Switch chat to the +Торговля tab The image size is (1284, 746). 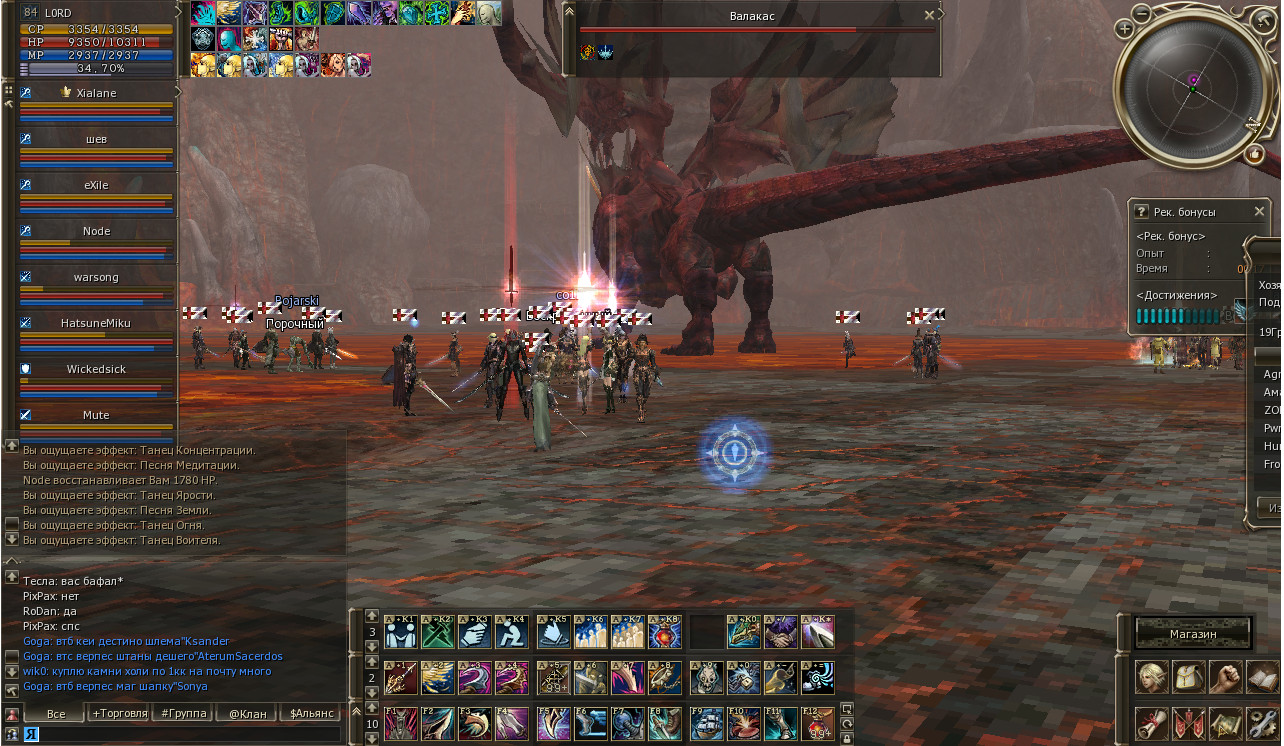click(x=120, y=713)
